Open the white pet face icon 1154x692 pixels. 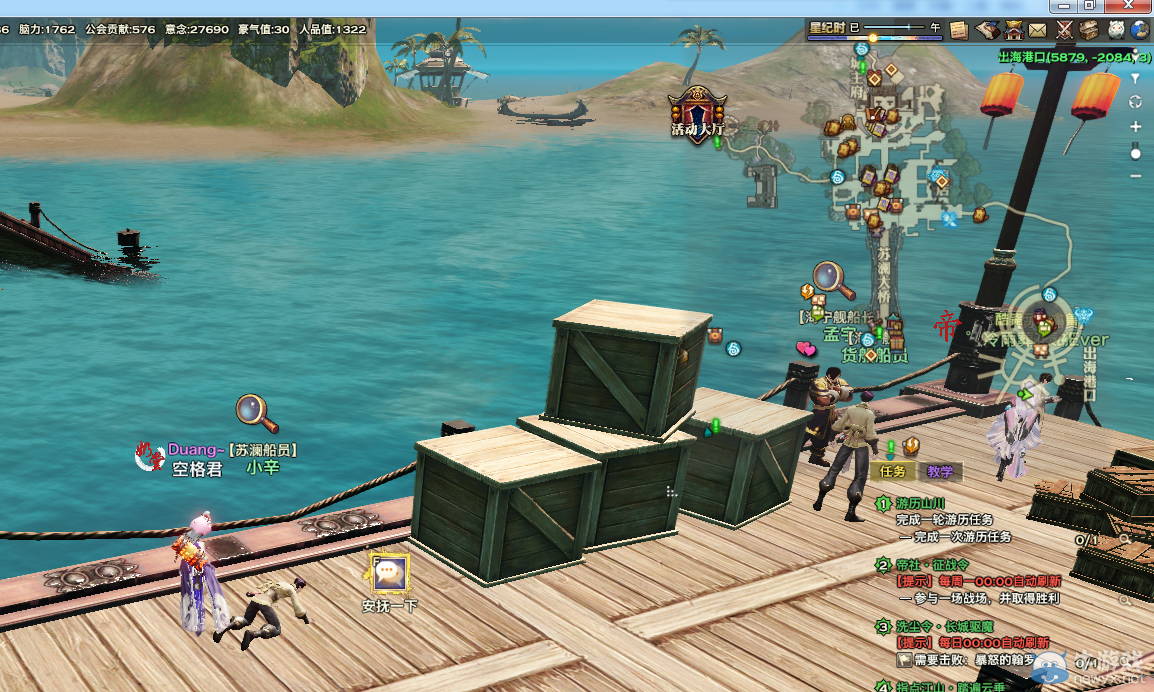point(1115,30)
